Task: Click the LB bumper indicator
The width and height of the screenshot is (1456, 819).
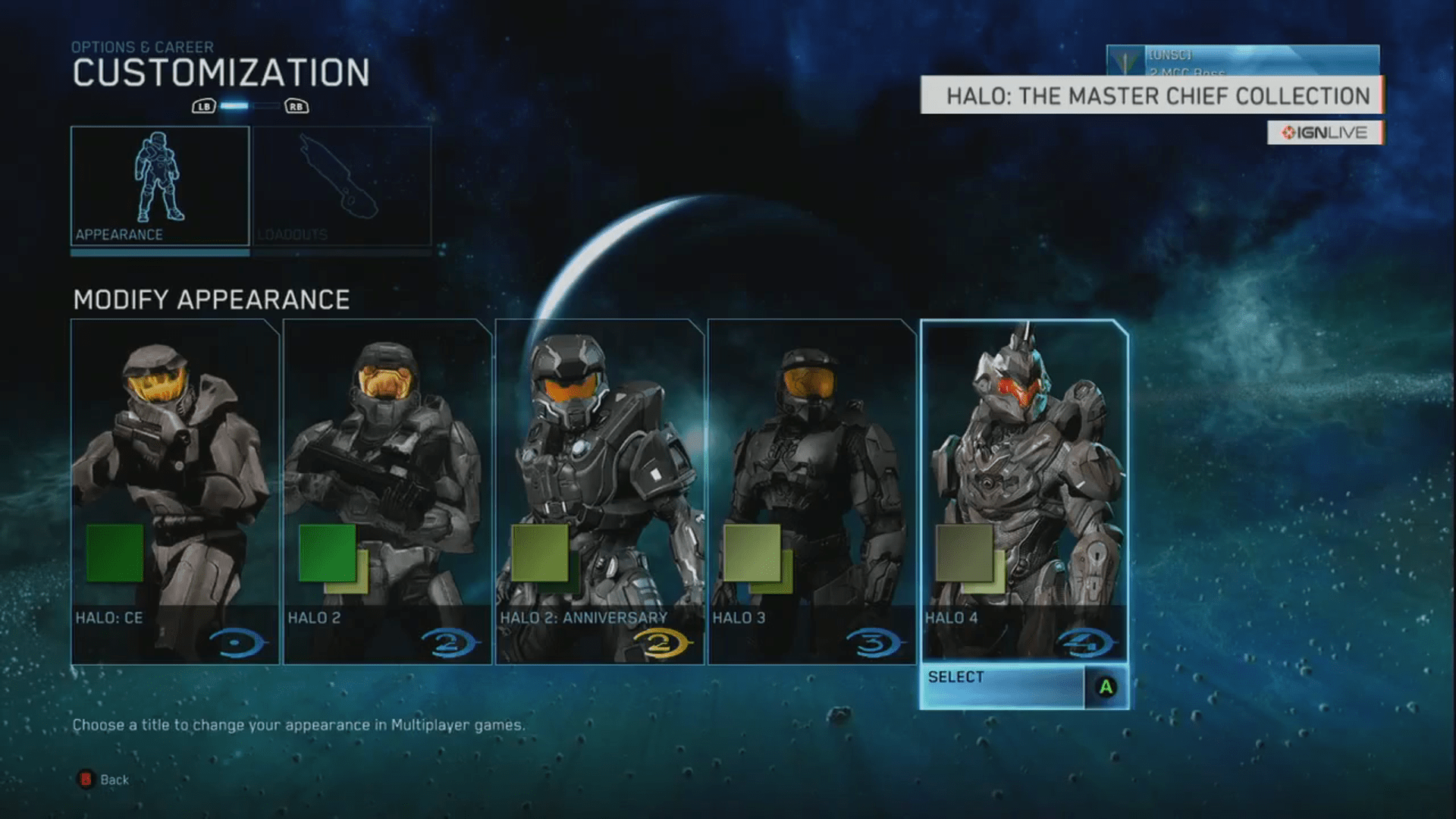Action: coord(202,107)
